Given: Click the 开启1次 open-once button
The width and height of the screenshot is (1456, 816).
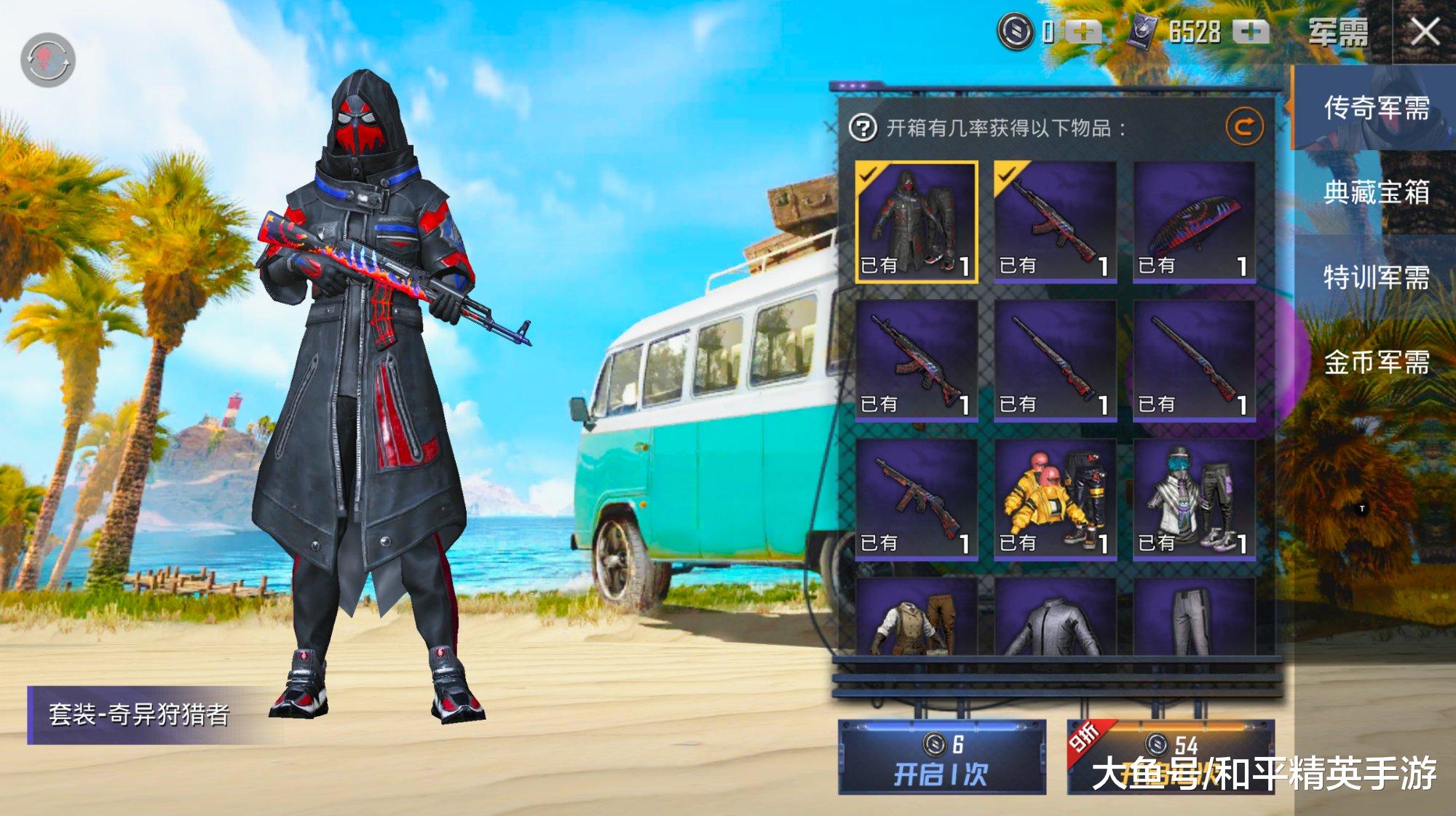Looking at the screenshot, I should [941, 758].
